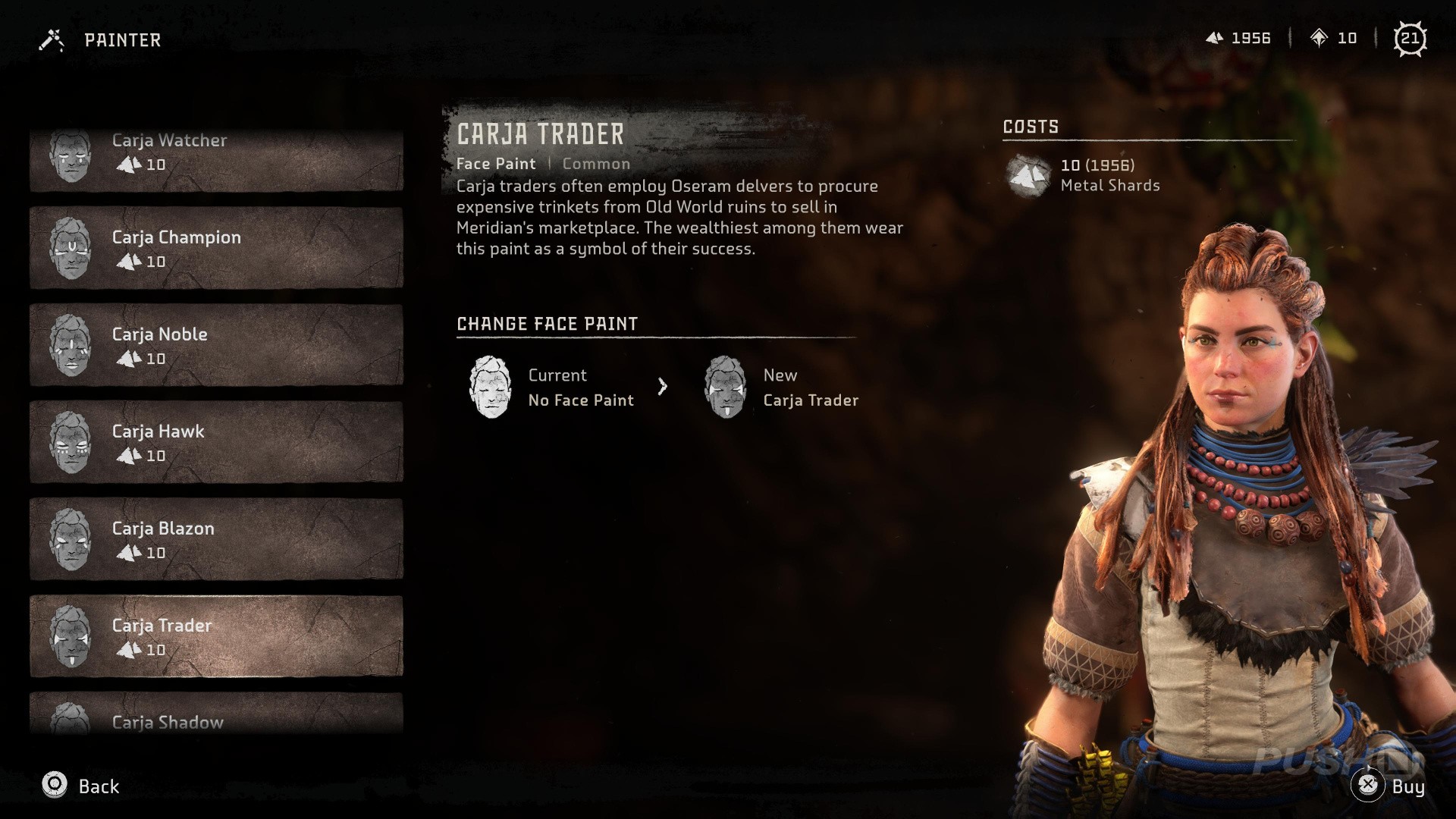Click the Carja Champion face icon
This screenshot has height=819, width=1456.
(71, 246)
